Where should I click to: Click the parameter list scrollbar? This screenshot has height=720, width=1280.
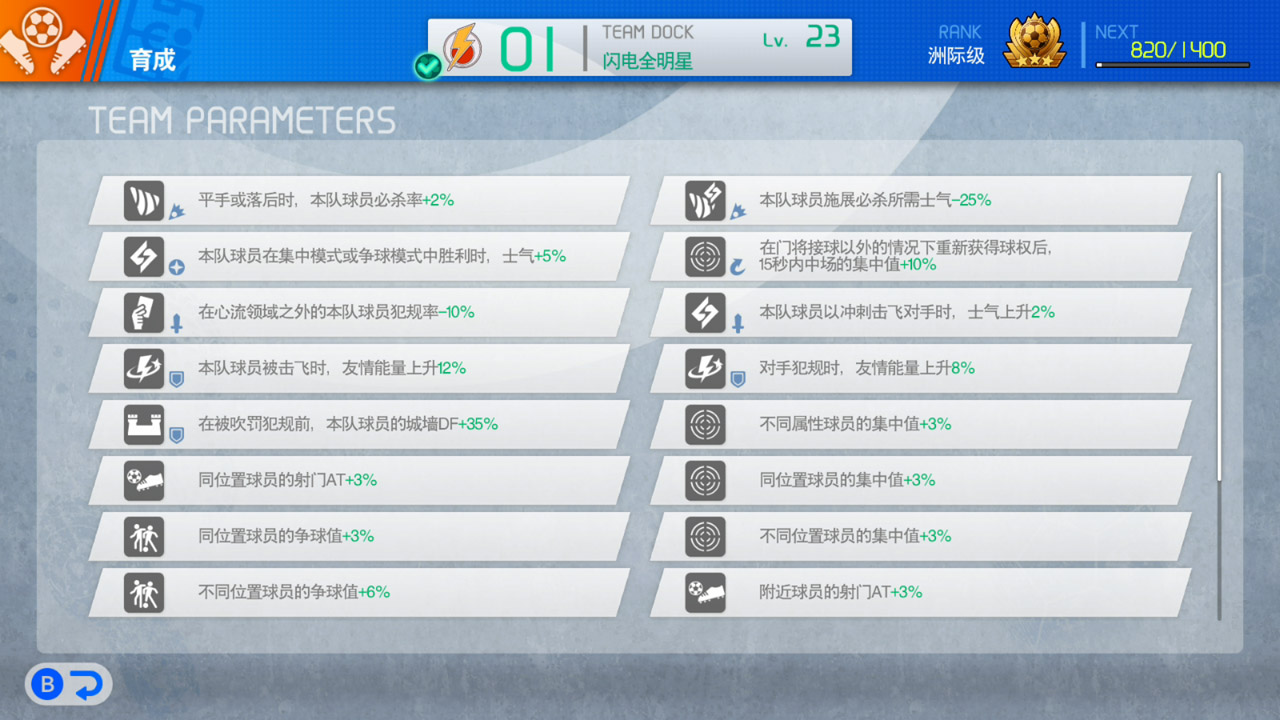1219,330
